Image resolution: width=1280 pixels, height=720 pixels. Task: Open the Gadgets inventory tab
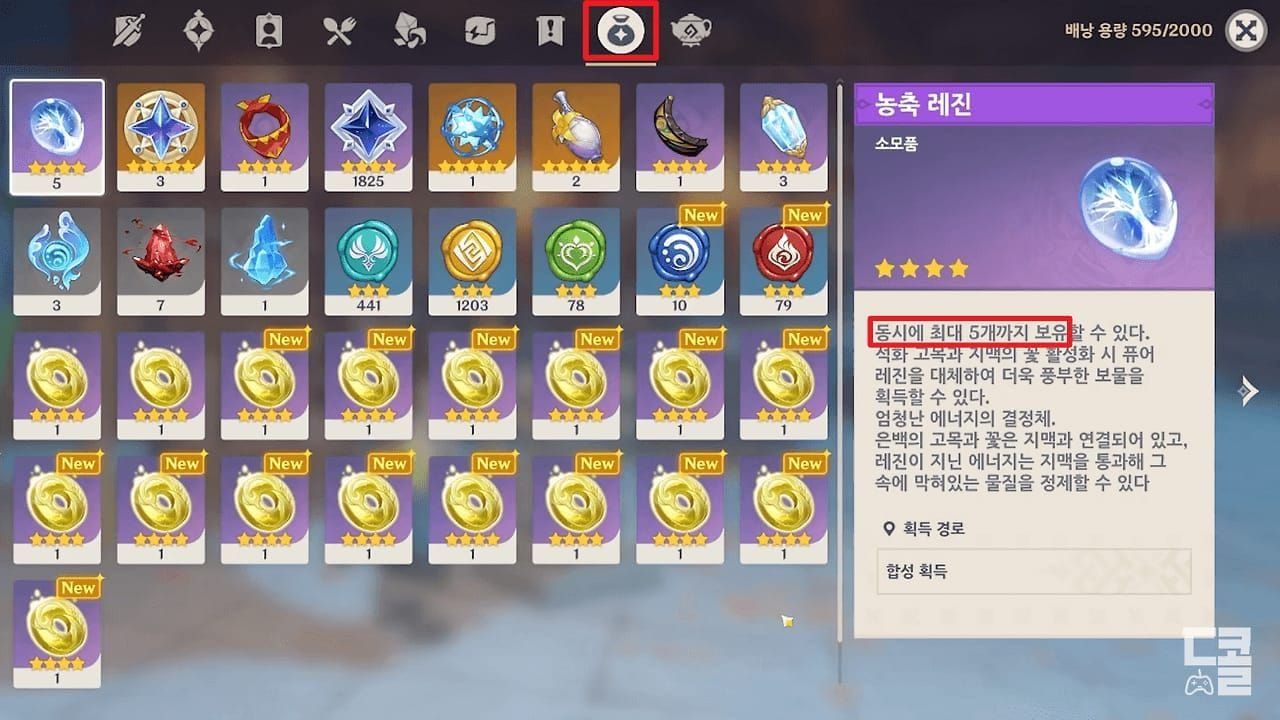tap(476, 30)
